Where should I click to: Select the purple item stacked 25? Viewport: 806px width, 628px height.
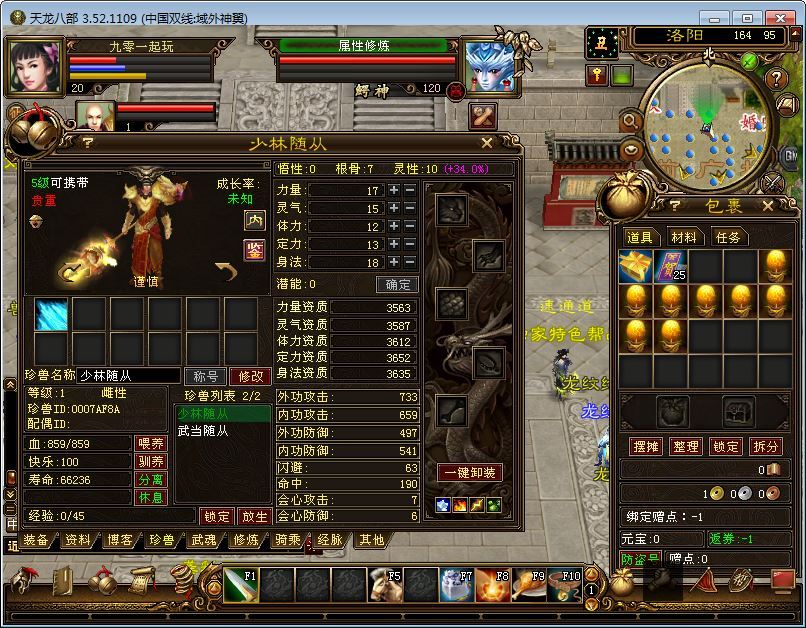pos(669,265)
